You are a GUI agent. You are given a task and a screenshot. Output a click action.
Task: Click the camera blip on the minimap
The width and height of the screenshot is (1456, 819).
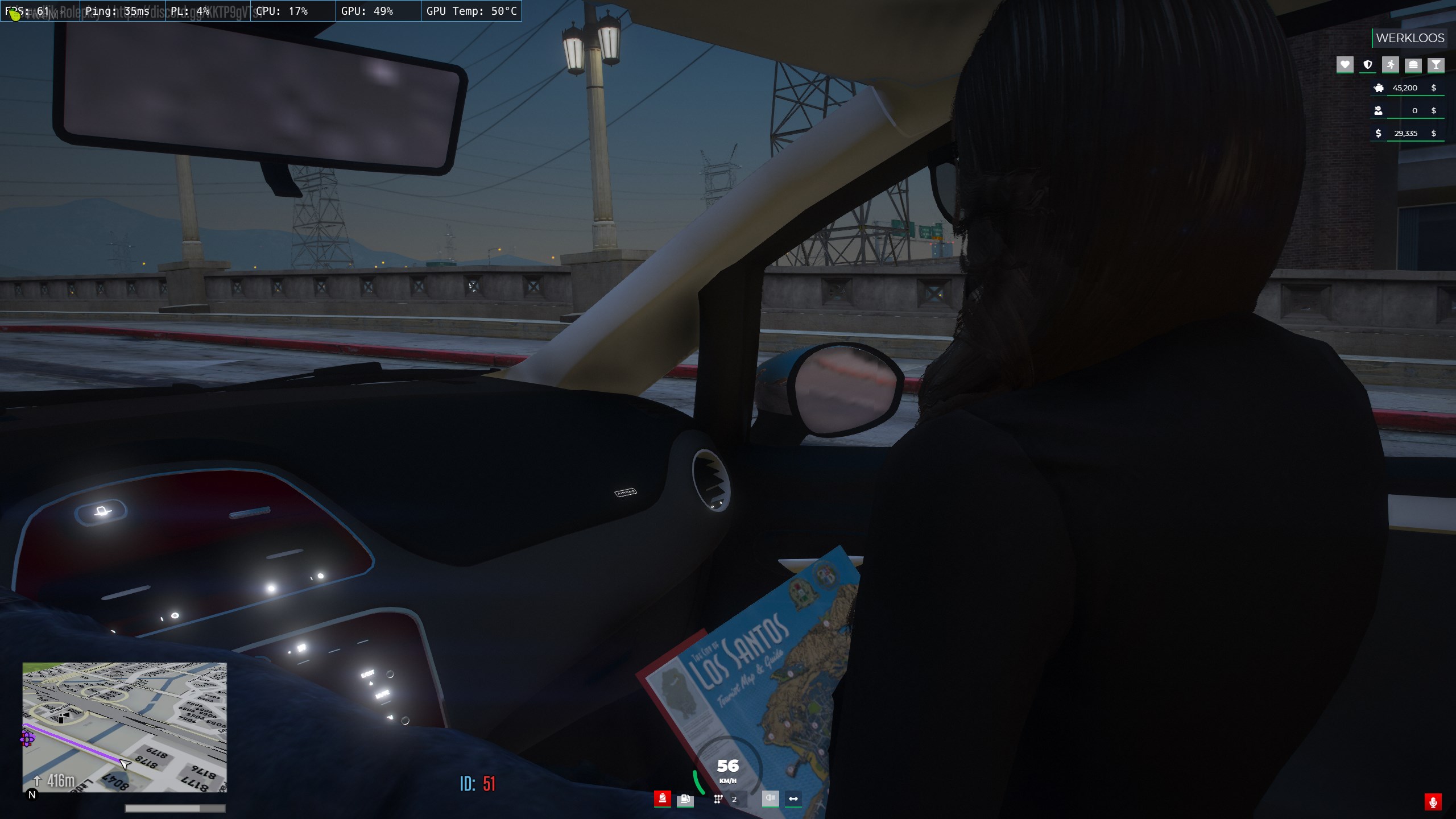coord(63,717)
